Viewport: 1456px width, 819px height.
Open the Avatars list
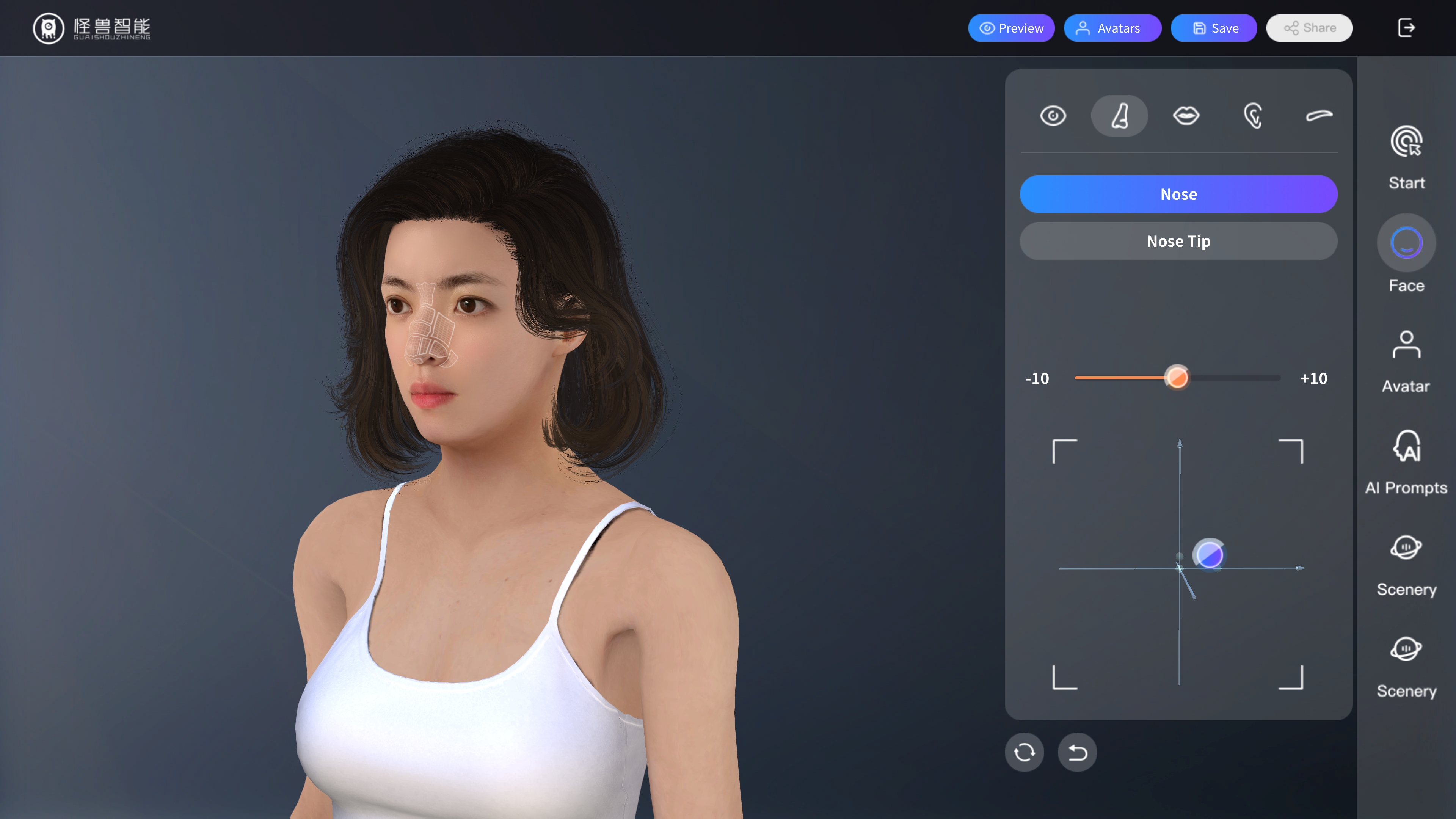coord(1112,28)
